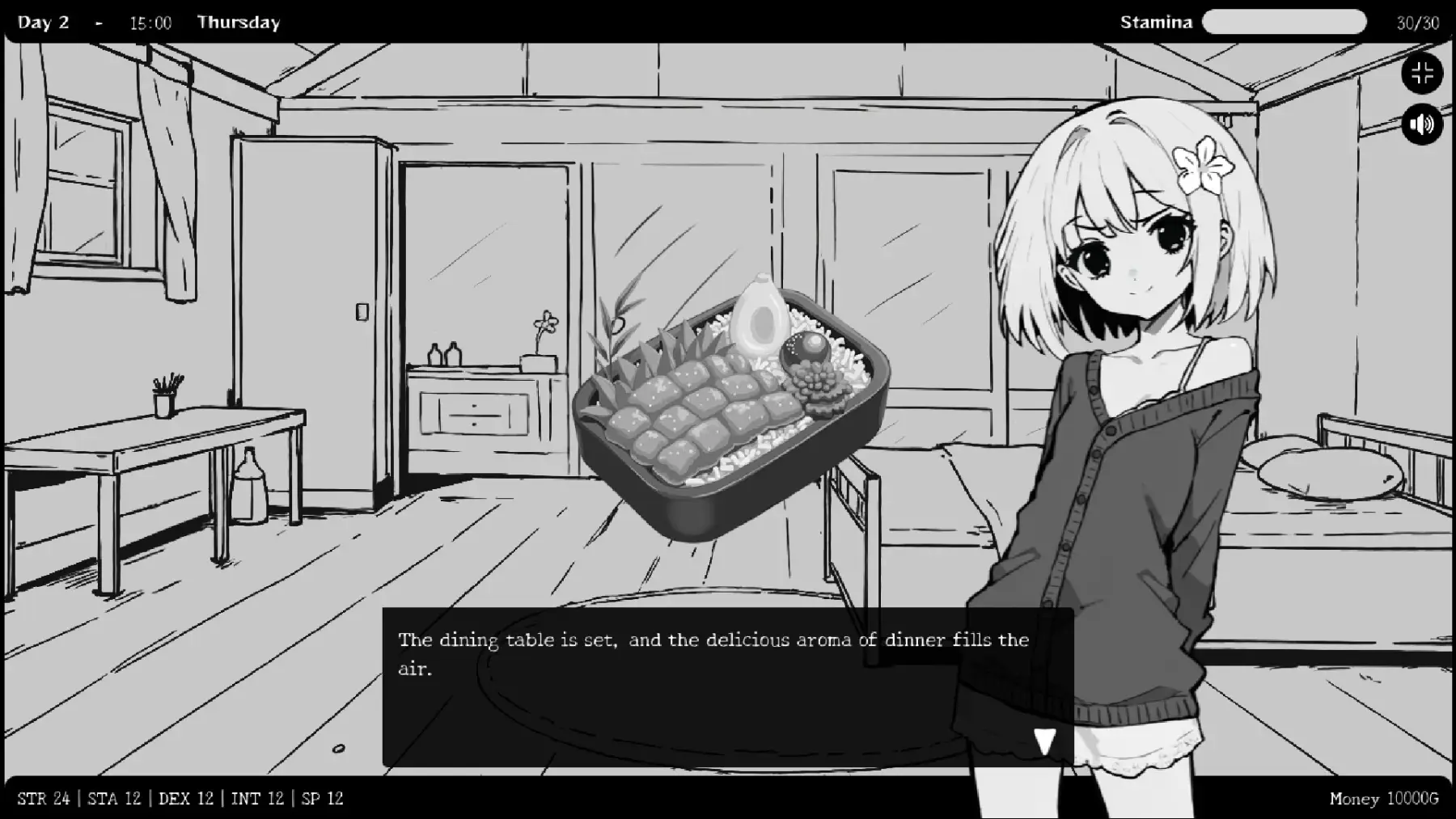Click the stamina progress bar

pos(1285,22)
